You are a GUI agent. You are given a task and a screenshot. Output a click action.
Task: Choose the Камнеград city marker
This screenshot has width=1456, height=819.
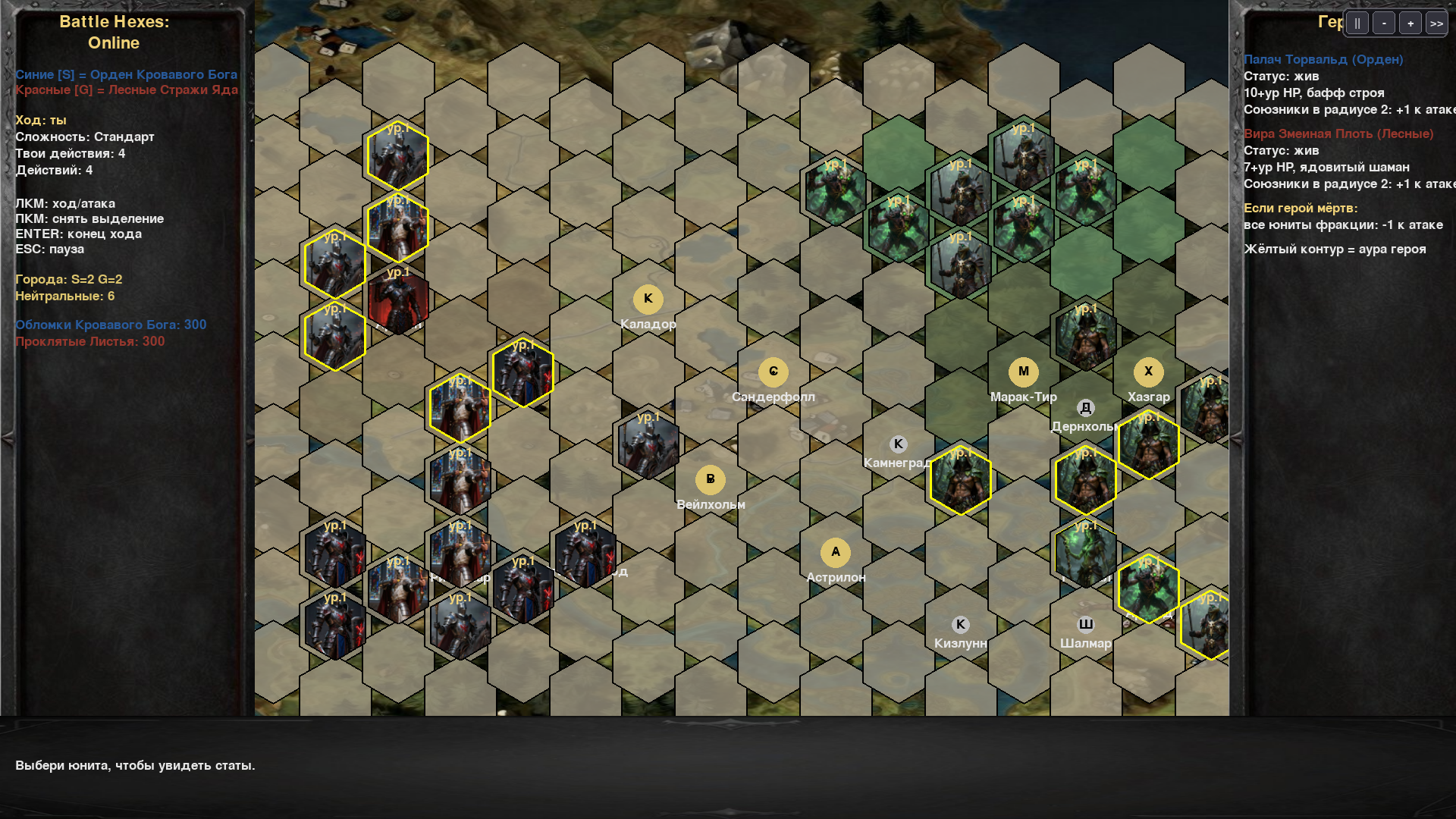[898, 444]
